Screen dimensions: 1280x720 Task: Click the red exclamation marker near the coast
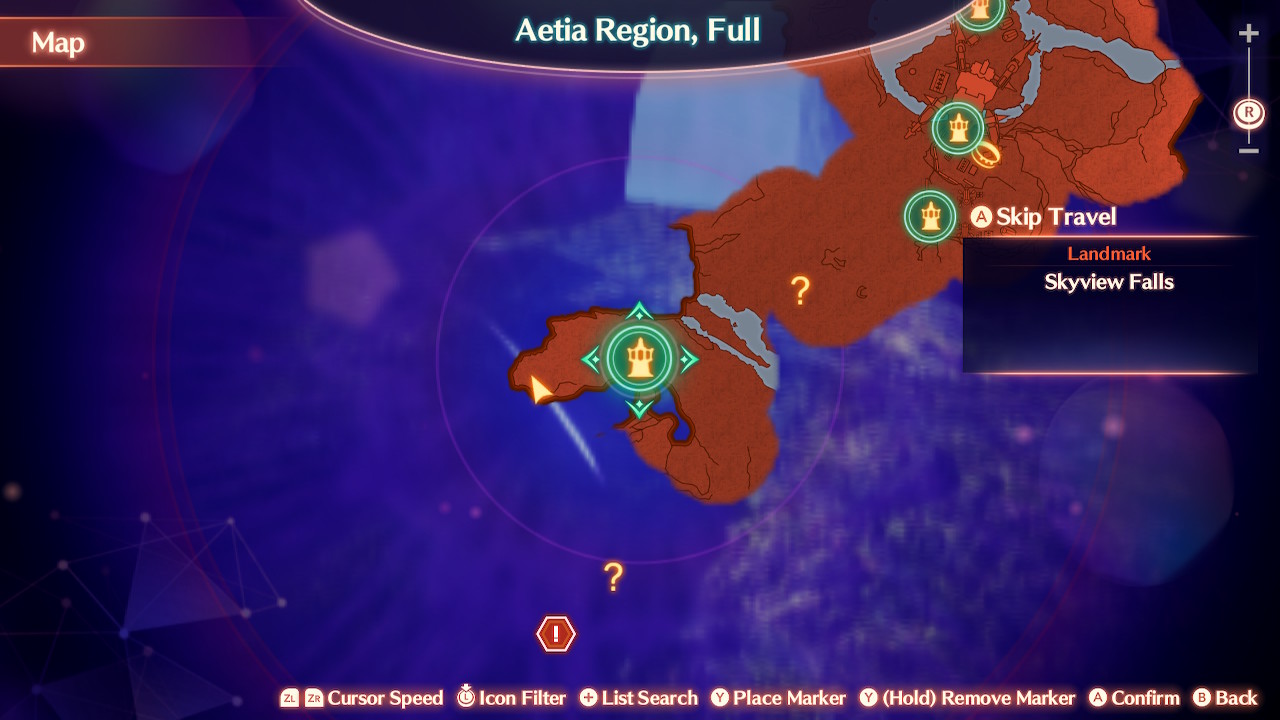point(554,633)
